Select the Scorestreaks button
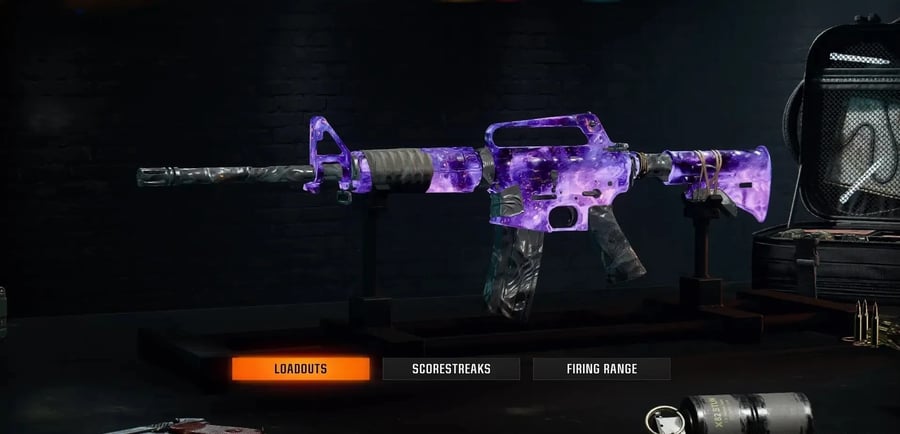Image resolution: width=900 pixels, height=434 pixels. pos(451,369)
